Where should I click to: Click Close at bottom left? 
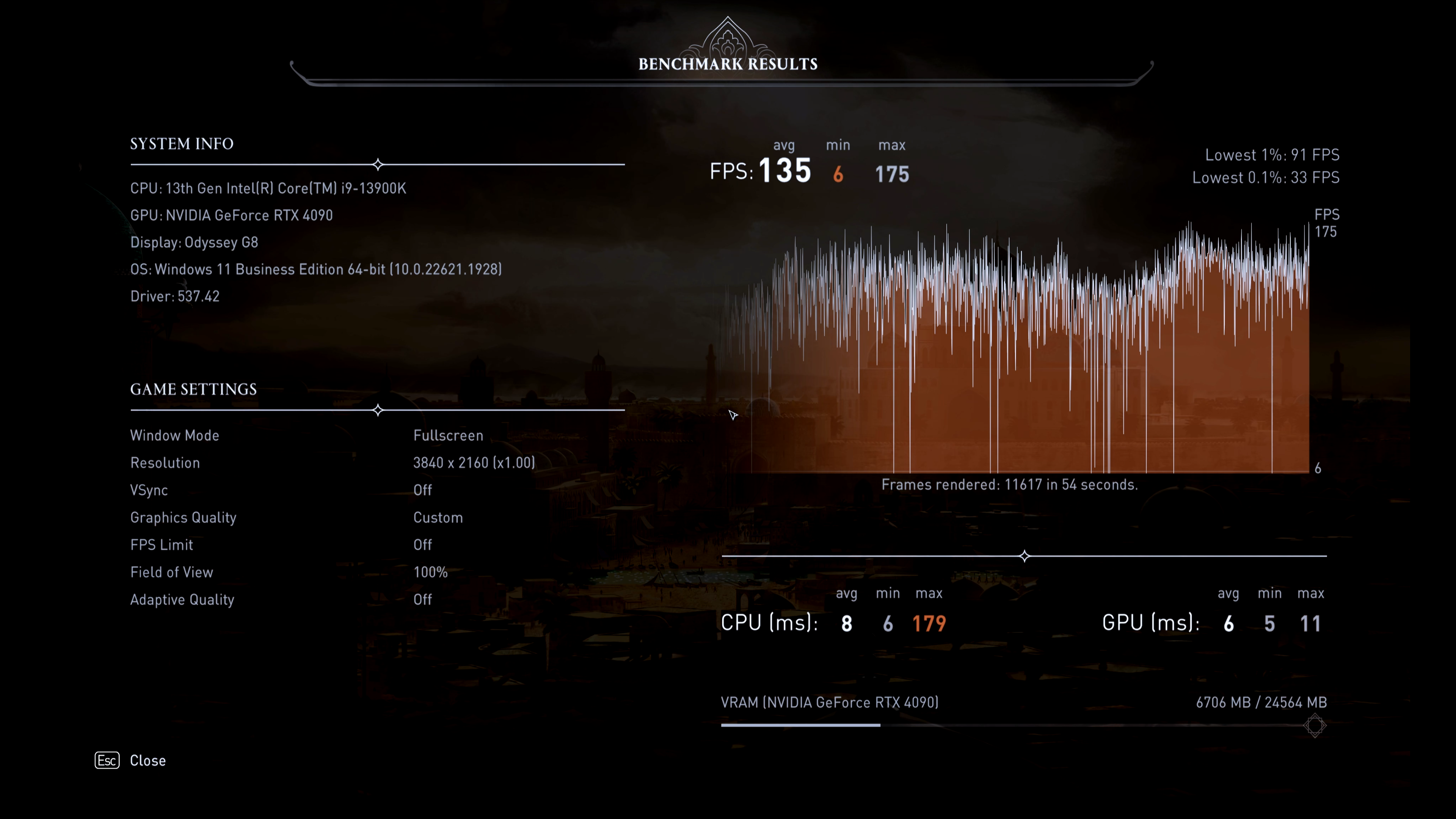click(147, 761)
